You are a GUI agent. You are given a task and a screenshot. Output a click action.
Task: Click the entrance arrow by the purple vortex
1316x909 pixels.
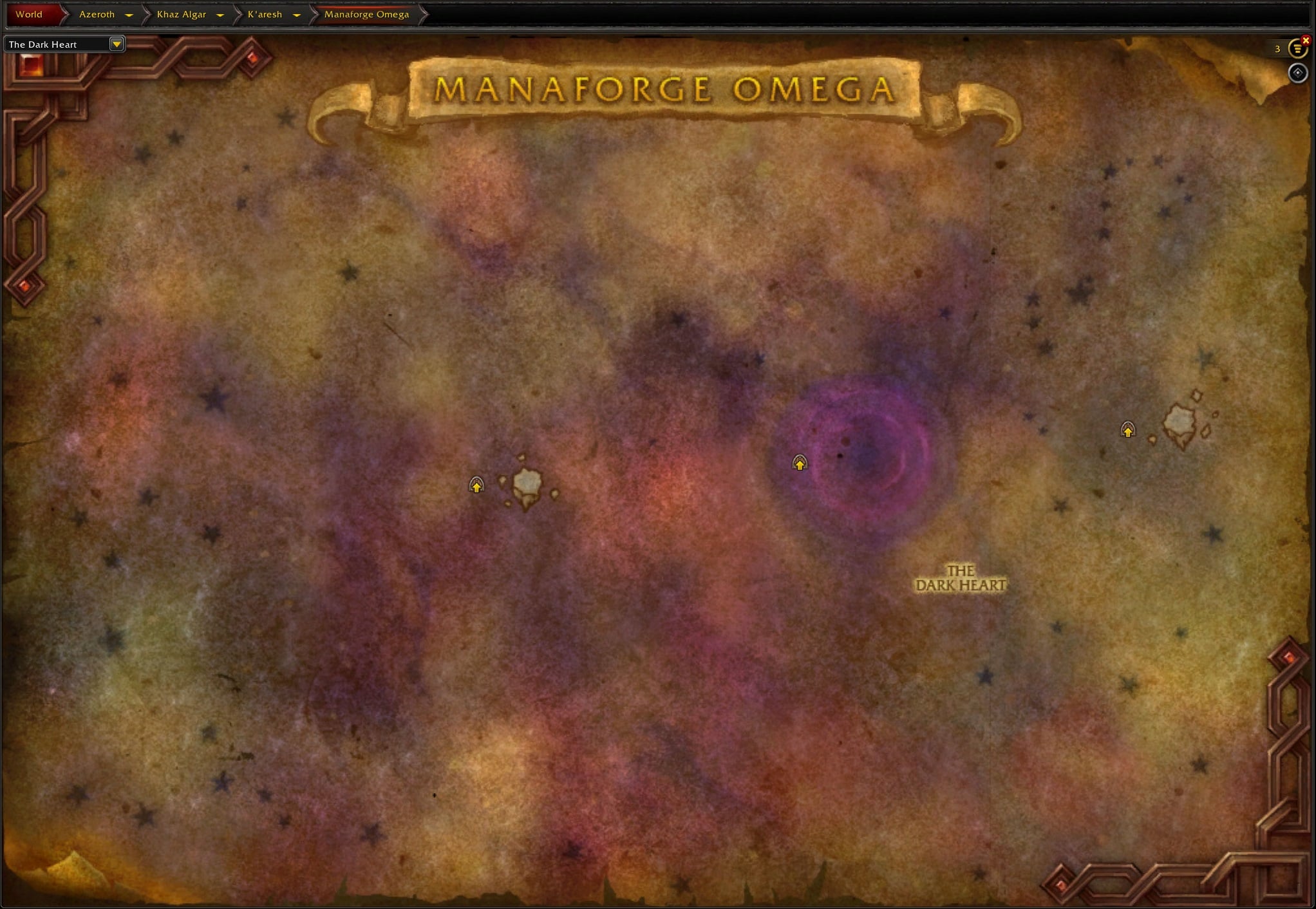pyautogui.click(x=800, y=463)
